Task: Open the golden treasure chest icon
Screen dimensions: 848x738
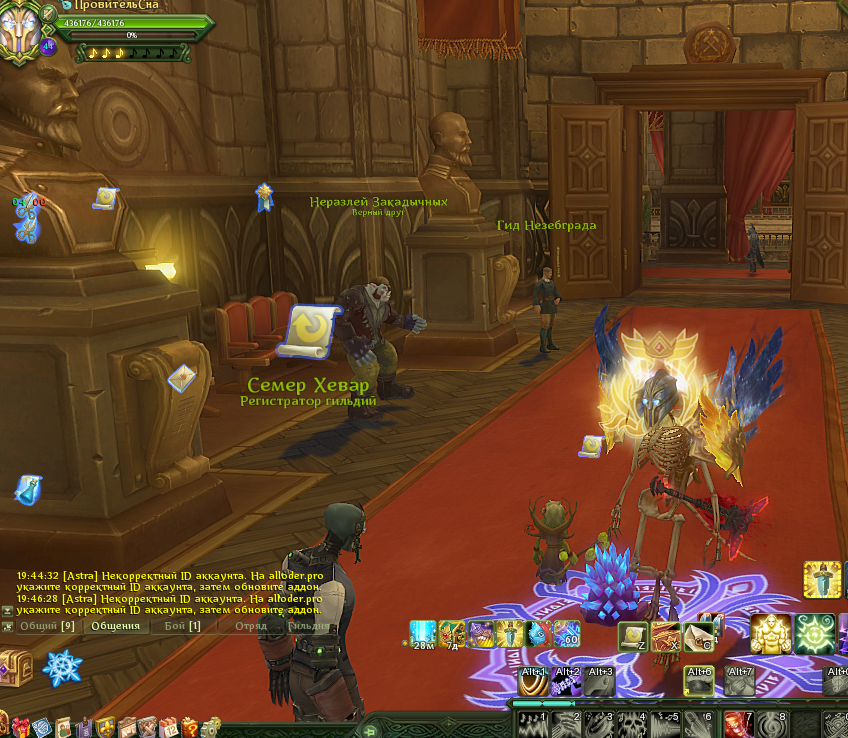Action: point(16,664)
